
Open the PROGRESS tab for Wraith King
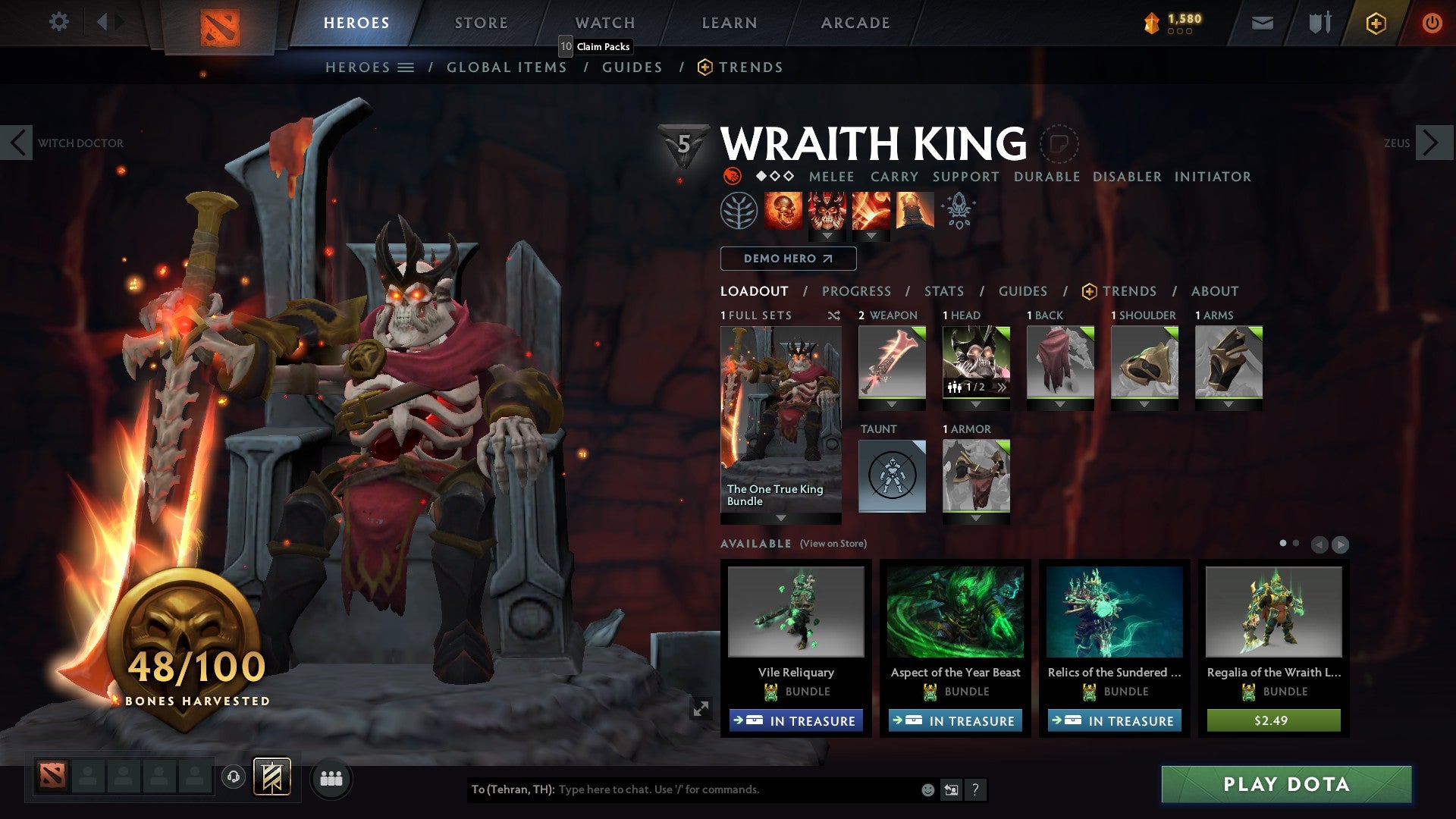(856, 291)
